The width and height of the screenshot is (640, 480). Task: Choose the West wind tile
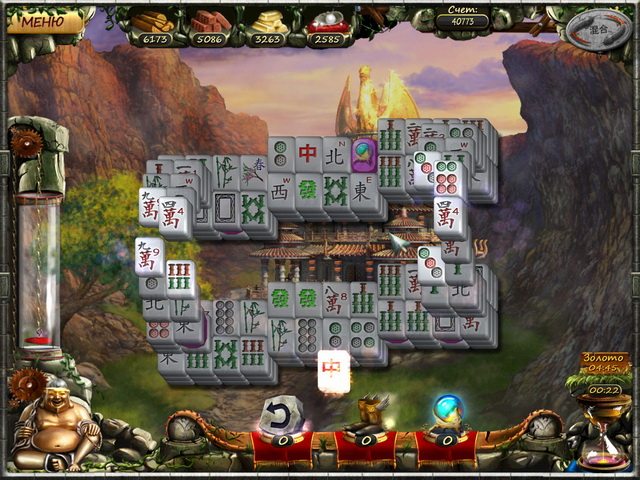[x=282, y=189]
